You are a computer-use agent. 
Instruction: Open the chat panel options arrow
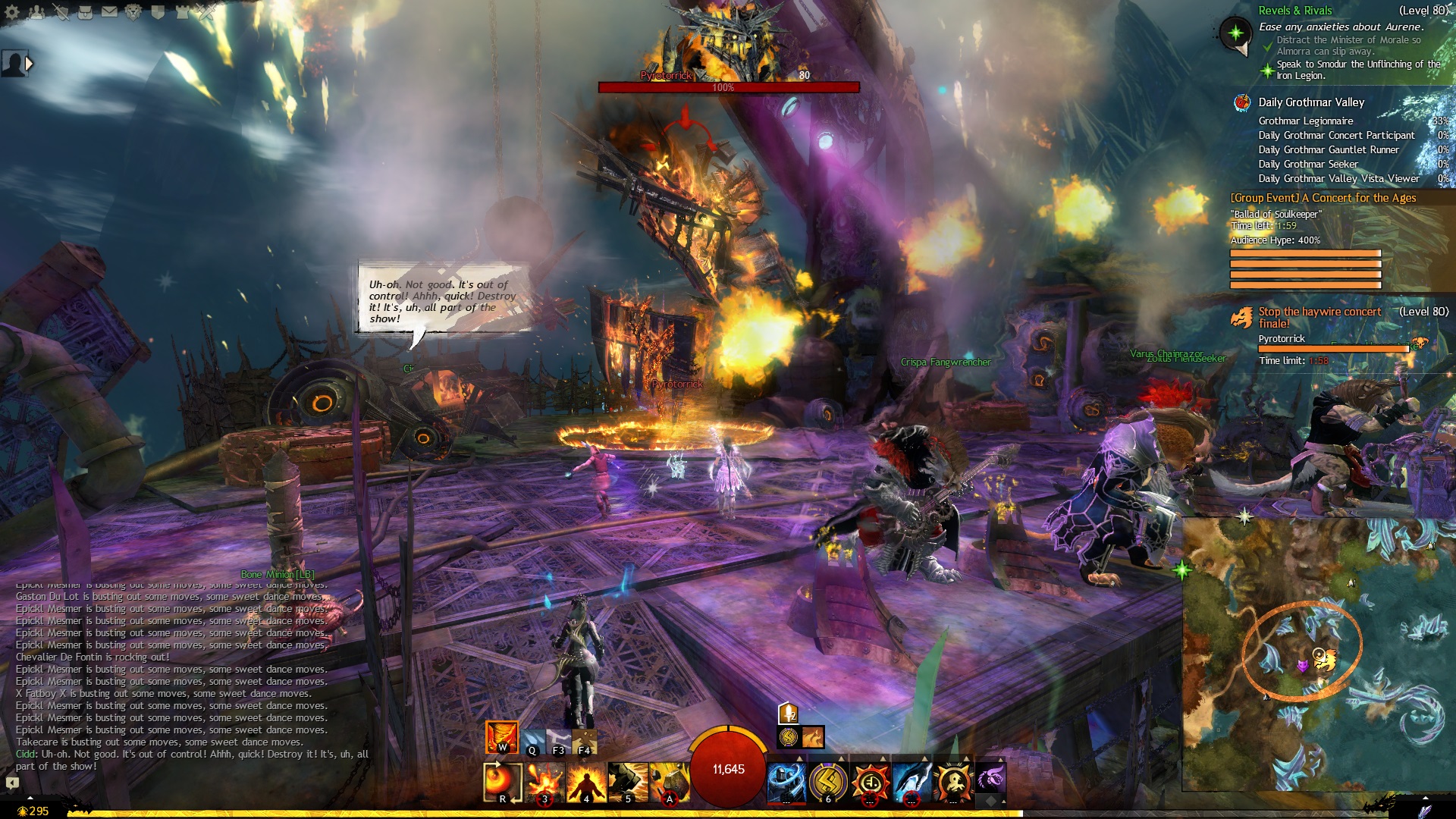click(x=12, y=782)
